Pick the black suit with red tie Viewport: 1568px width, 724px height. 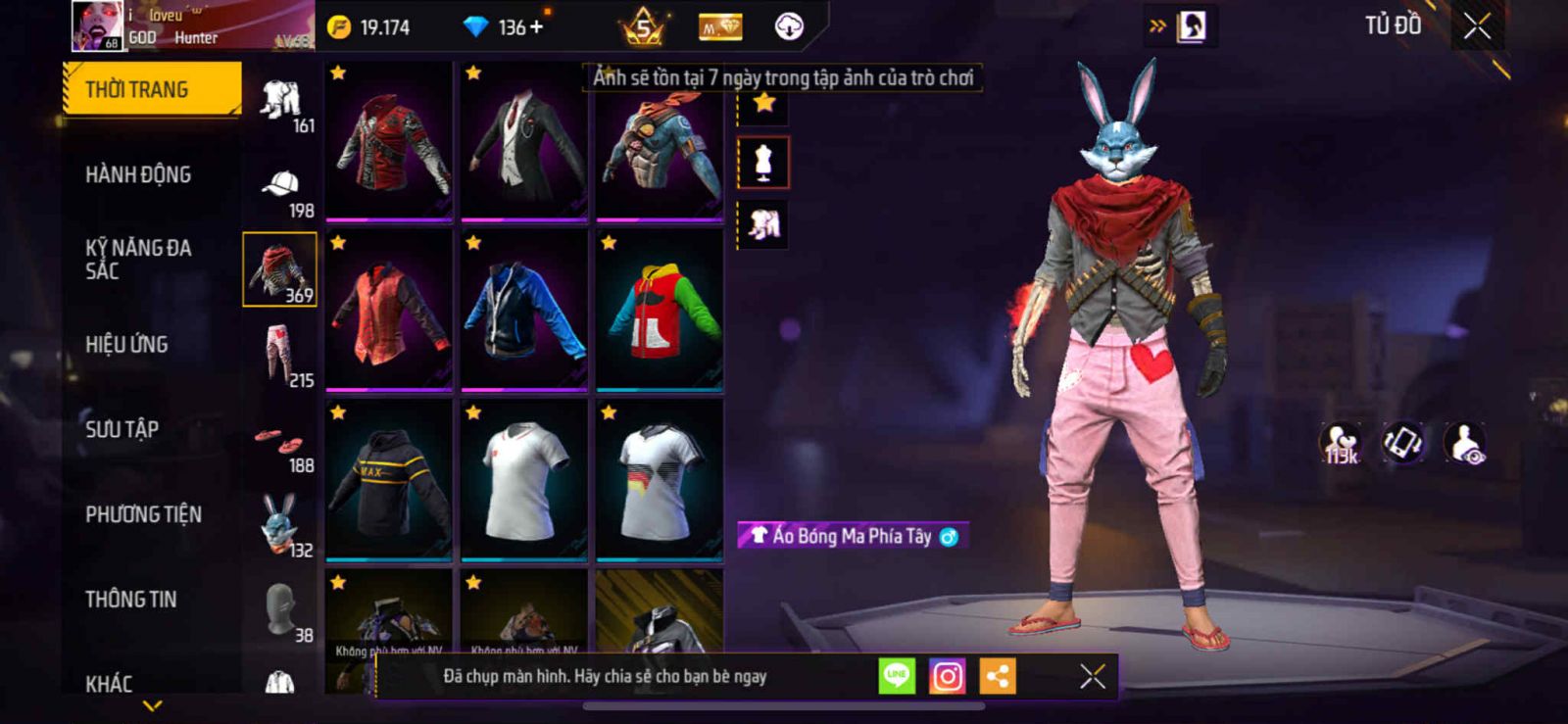click(524, 141)
